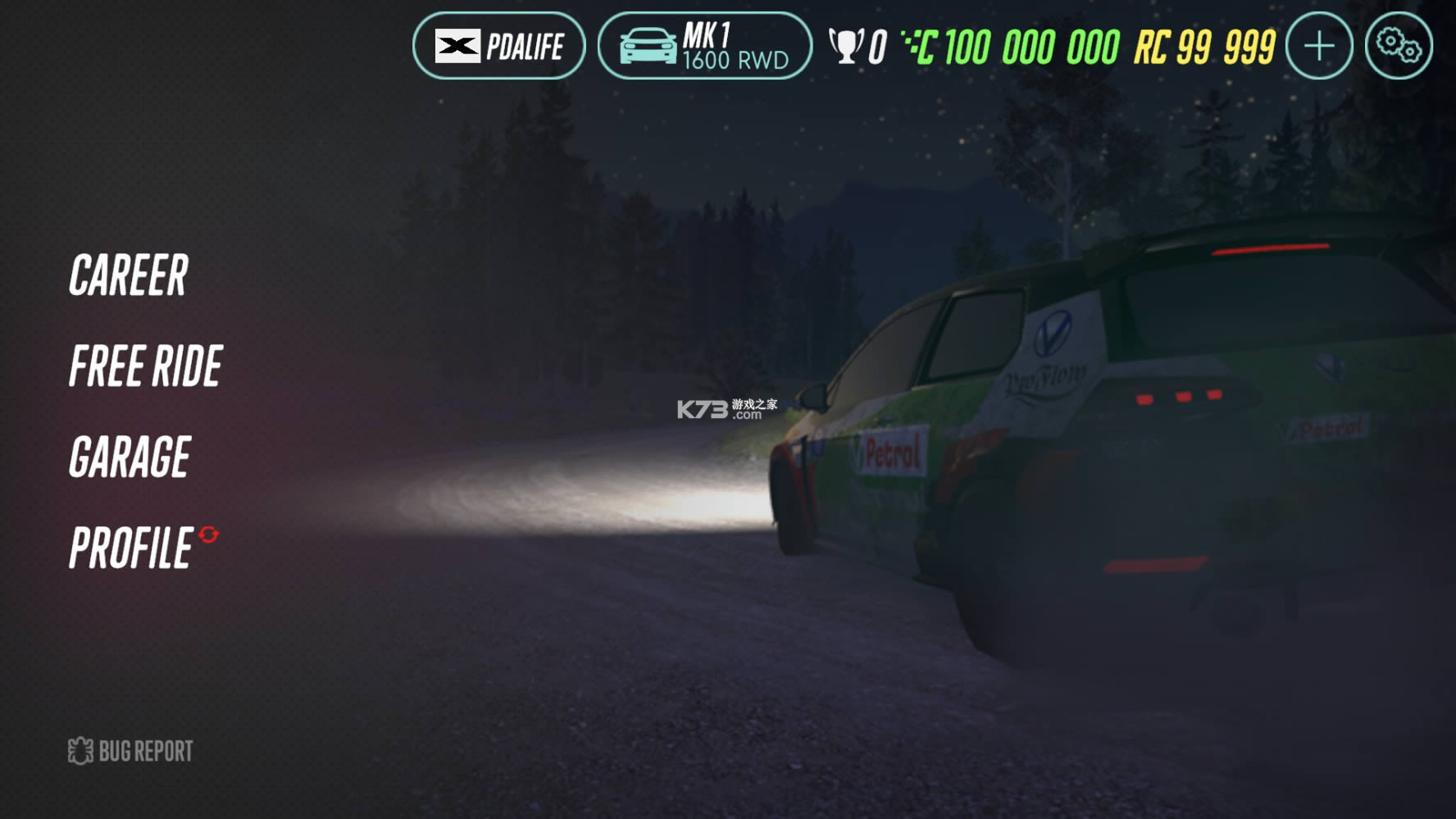Open the Profile menu entry
Screen dimensions: 1456x819
point(132,548)
